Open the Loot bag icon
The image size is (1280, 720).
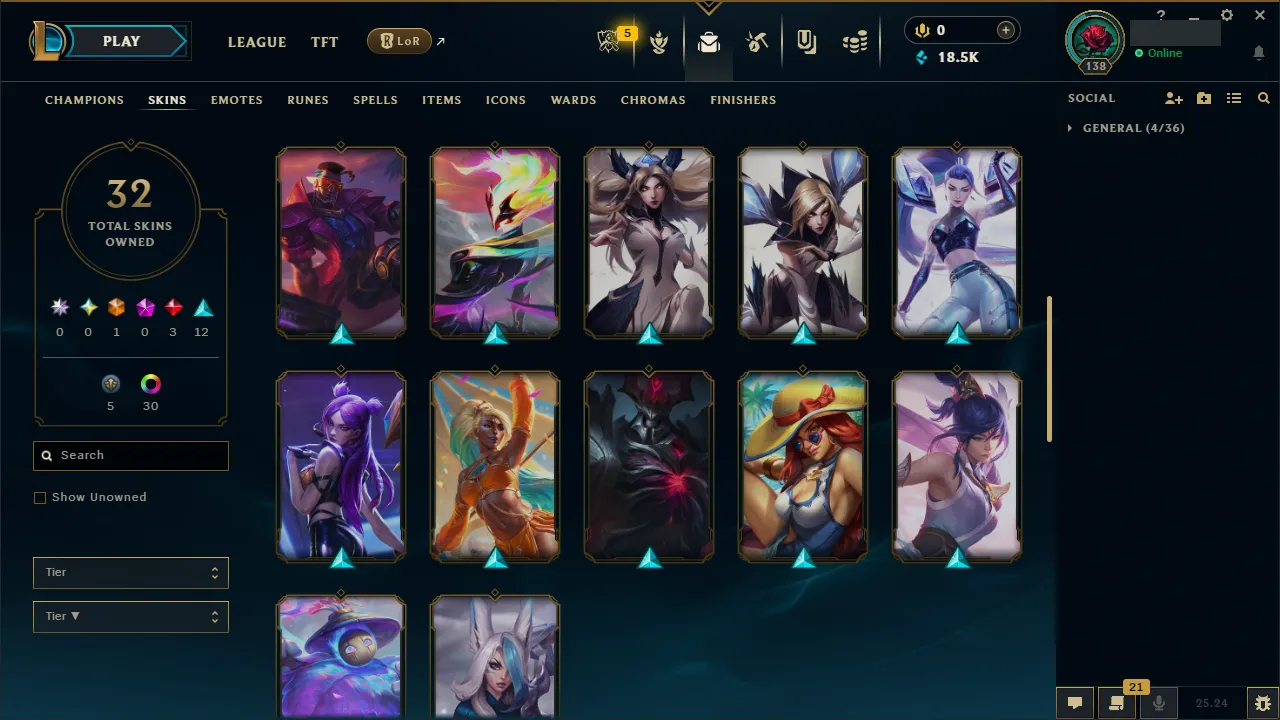click(x=709, y=42)
